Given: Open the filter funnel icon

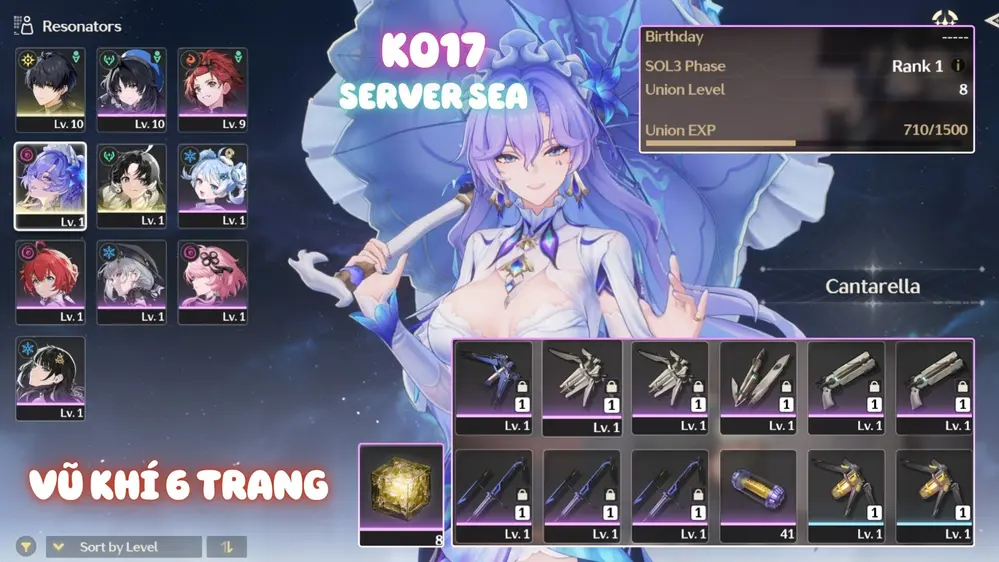Looking at the screenshot, I should click(26, 547).
